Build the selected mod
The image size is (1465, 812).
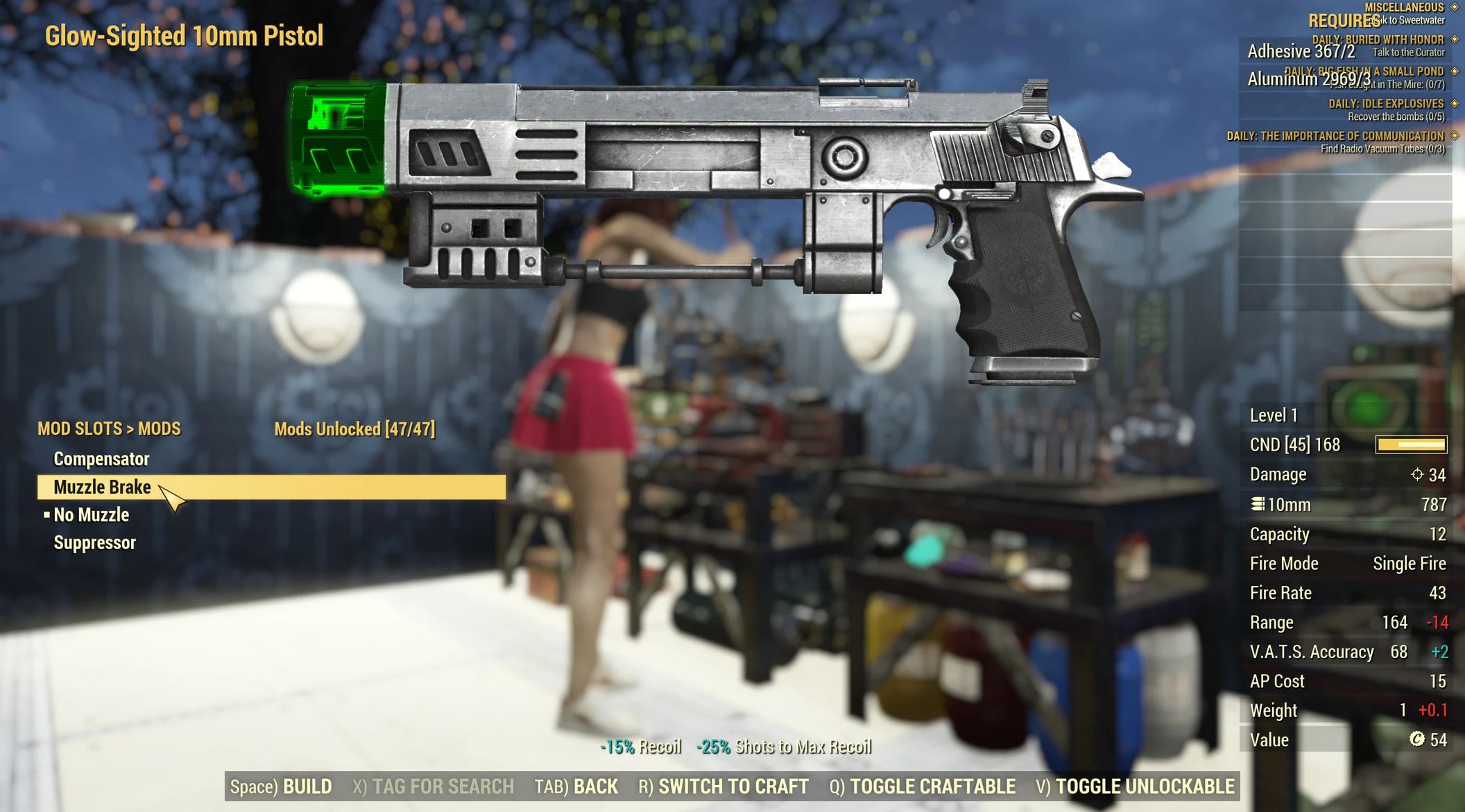(x=281, y=786)
